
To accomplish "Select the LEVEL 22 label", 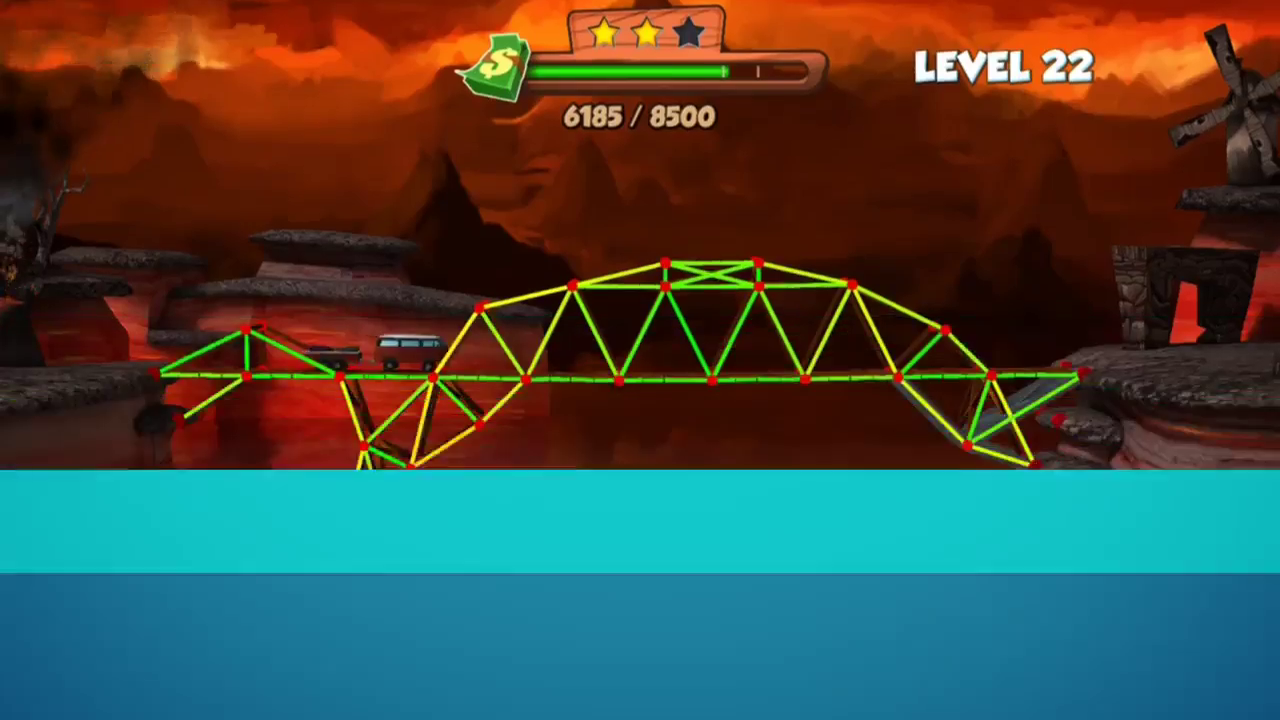I will click(x=1003, y=66).
